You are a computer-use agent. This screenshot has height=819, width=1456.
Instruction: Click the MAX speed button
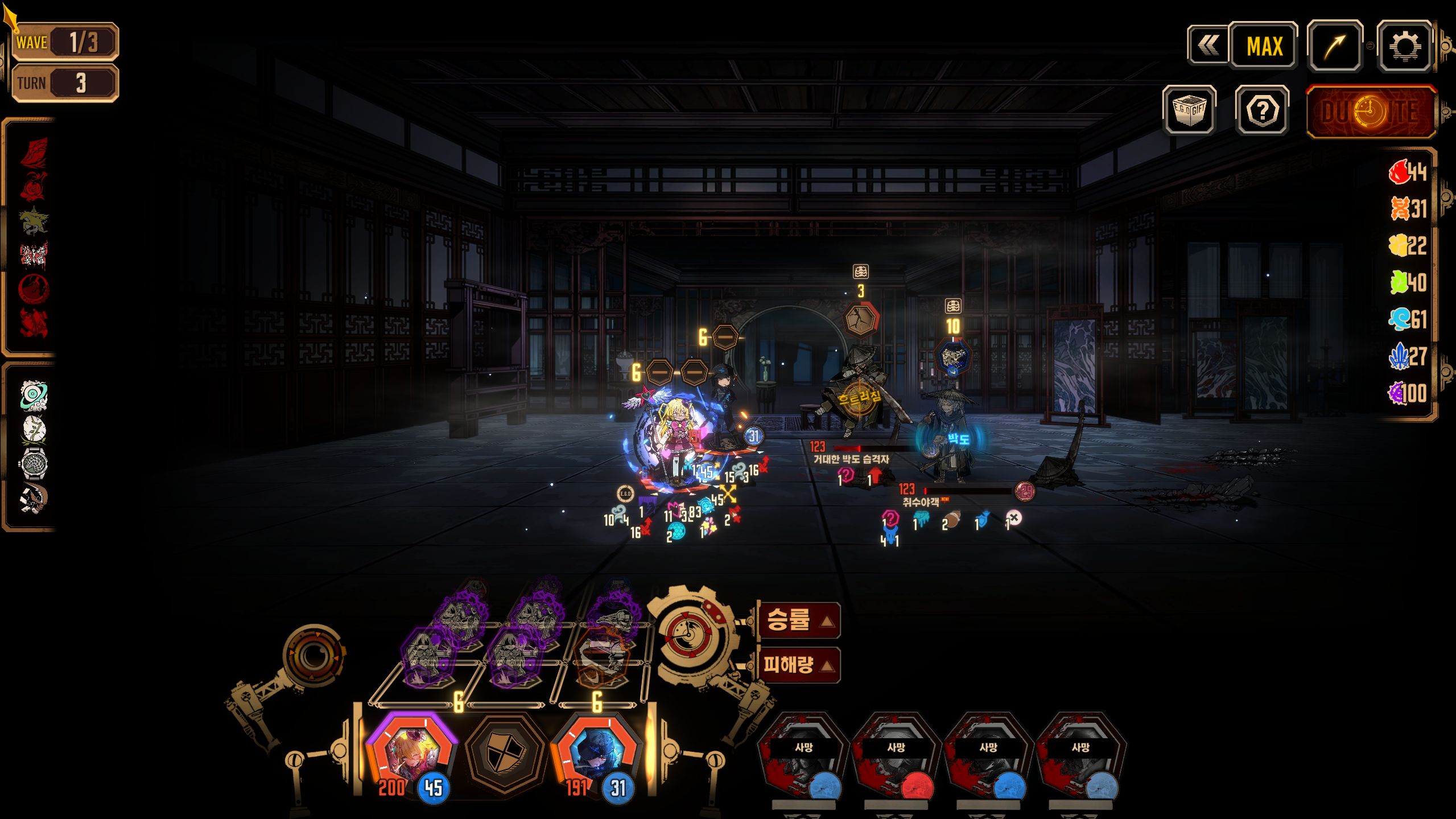(x=1264, y=46)
